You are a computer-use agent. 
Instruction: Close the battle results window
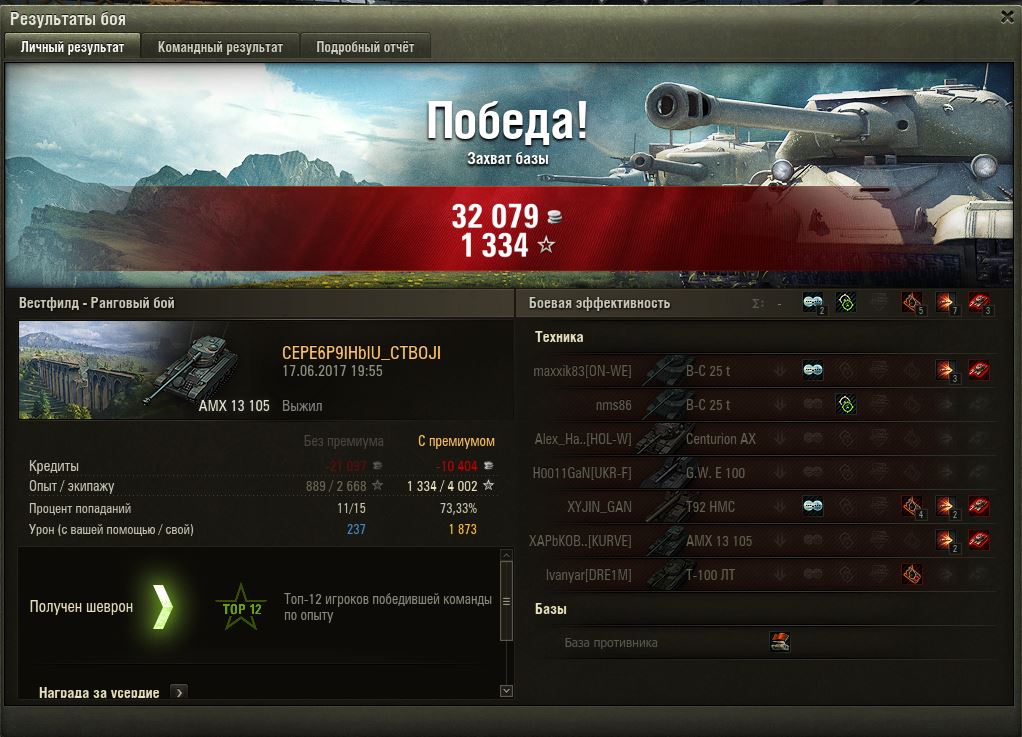pos(1007,16)
